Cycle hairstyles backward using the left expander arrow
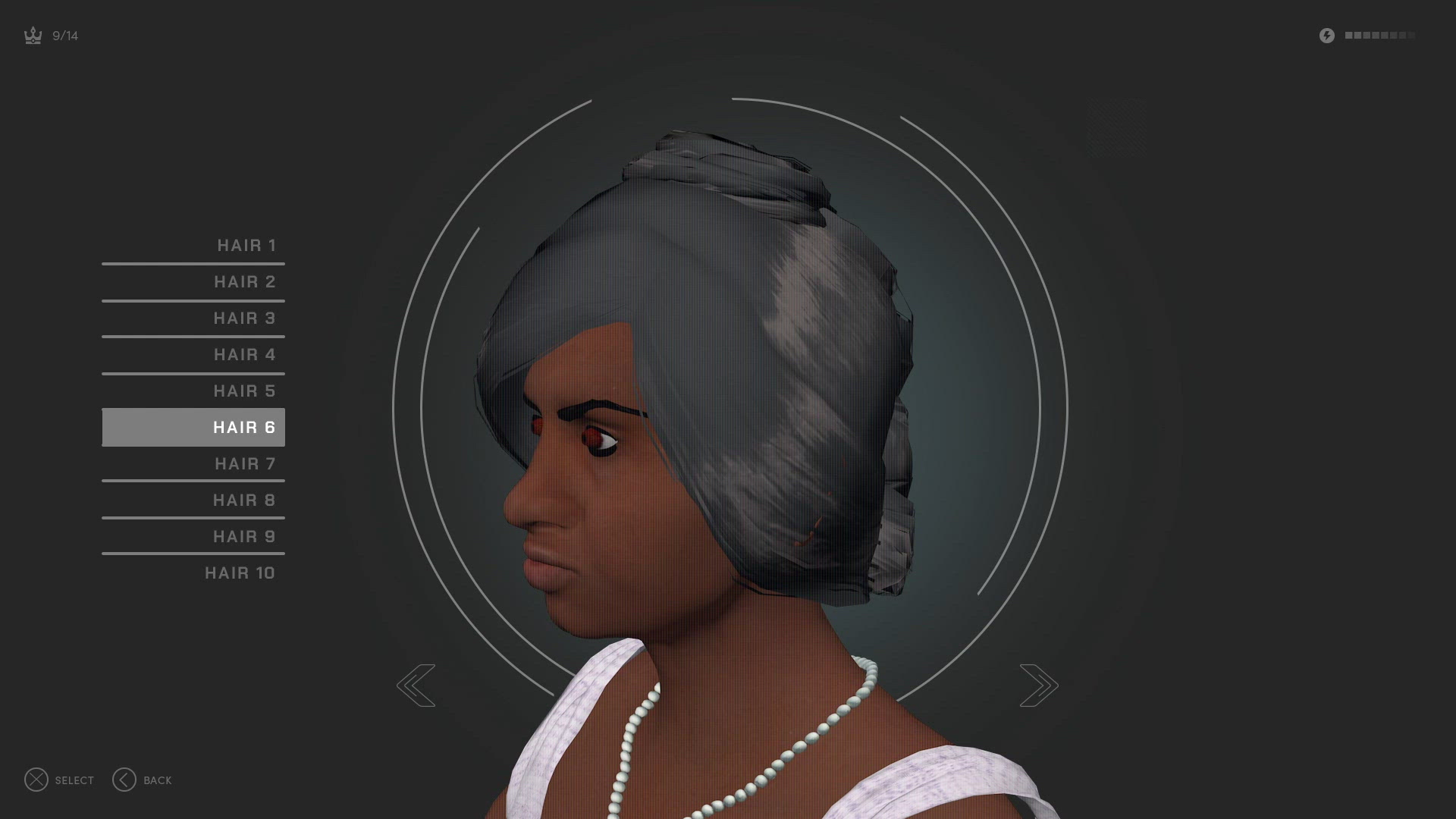 (x=416, y=685)
